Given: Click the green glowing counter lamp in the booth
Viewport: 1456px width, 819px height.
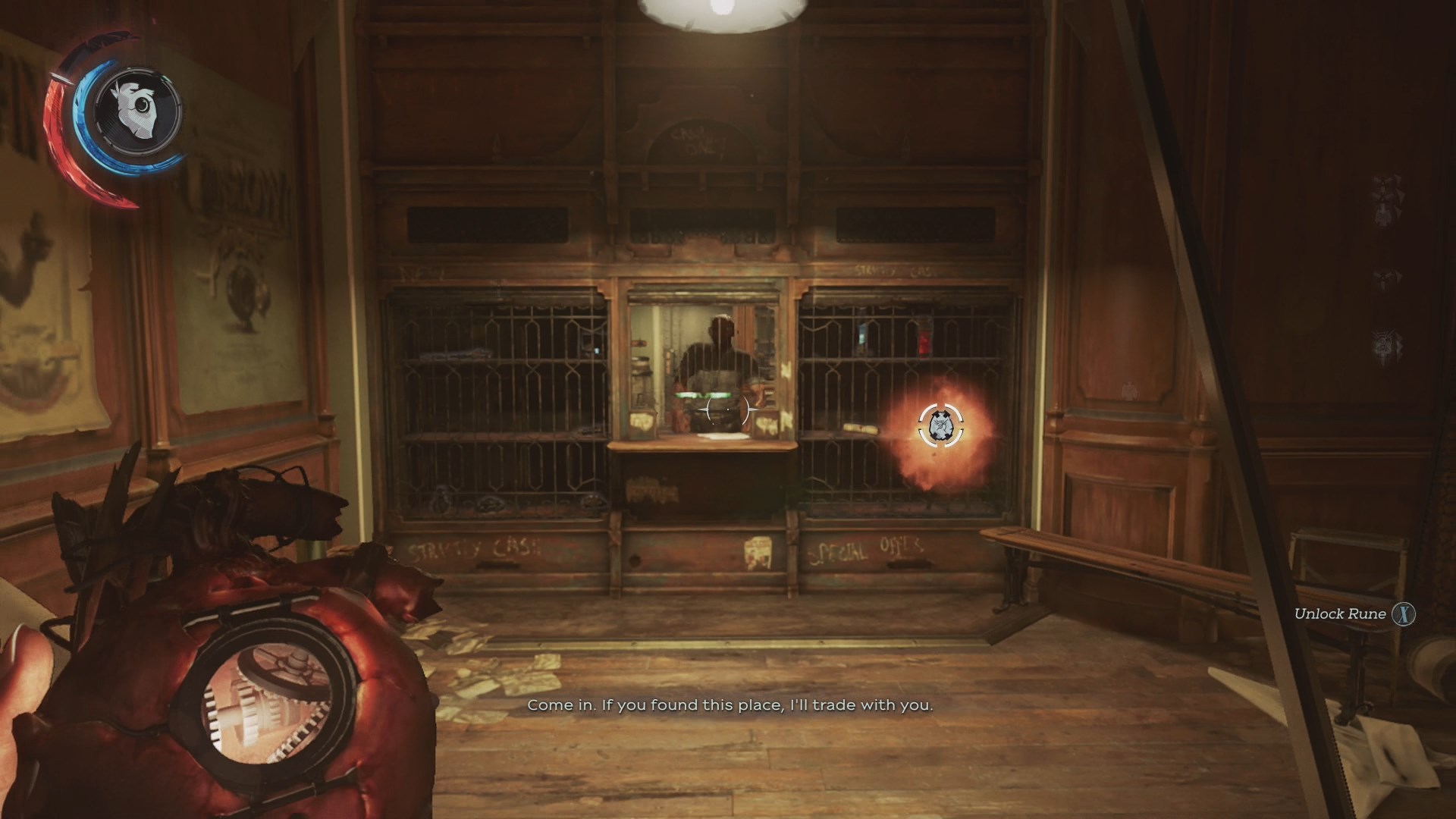Looking at the screenshot, I should [x=701, y=394].
